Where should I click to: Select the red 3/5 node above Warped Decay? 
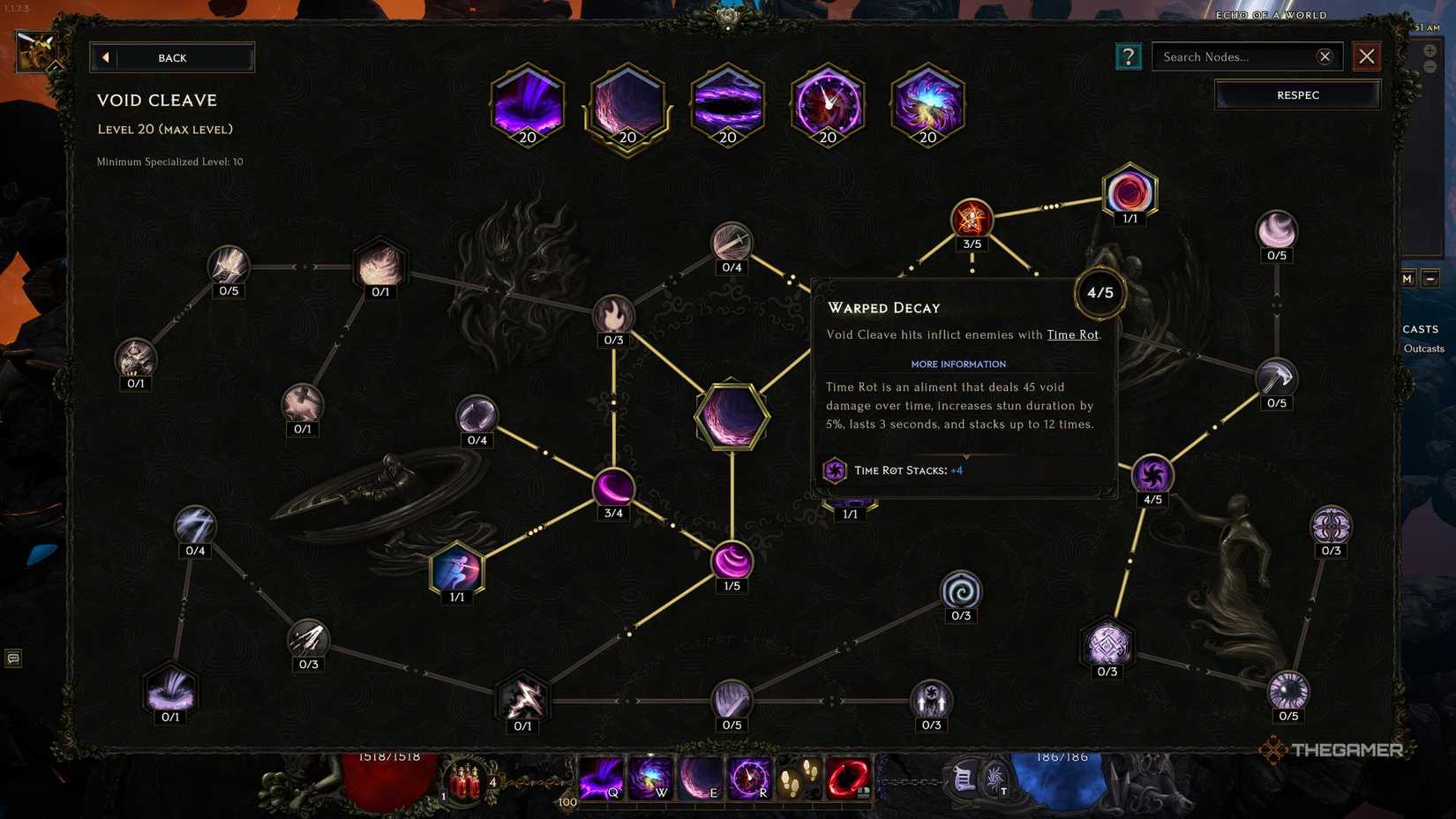click(x=972, y=220)
